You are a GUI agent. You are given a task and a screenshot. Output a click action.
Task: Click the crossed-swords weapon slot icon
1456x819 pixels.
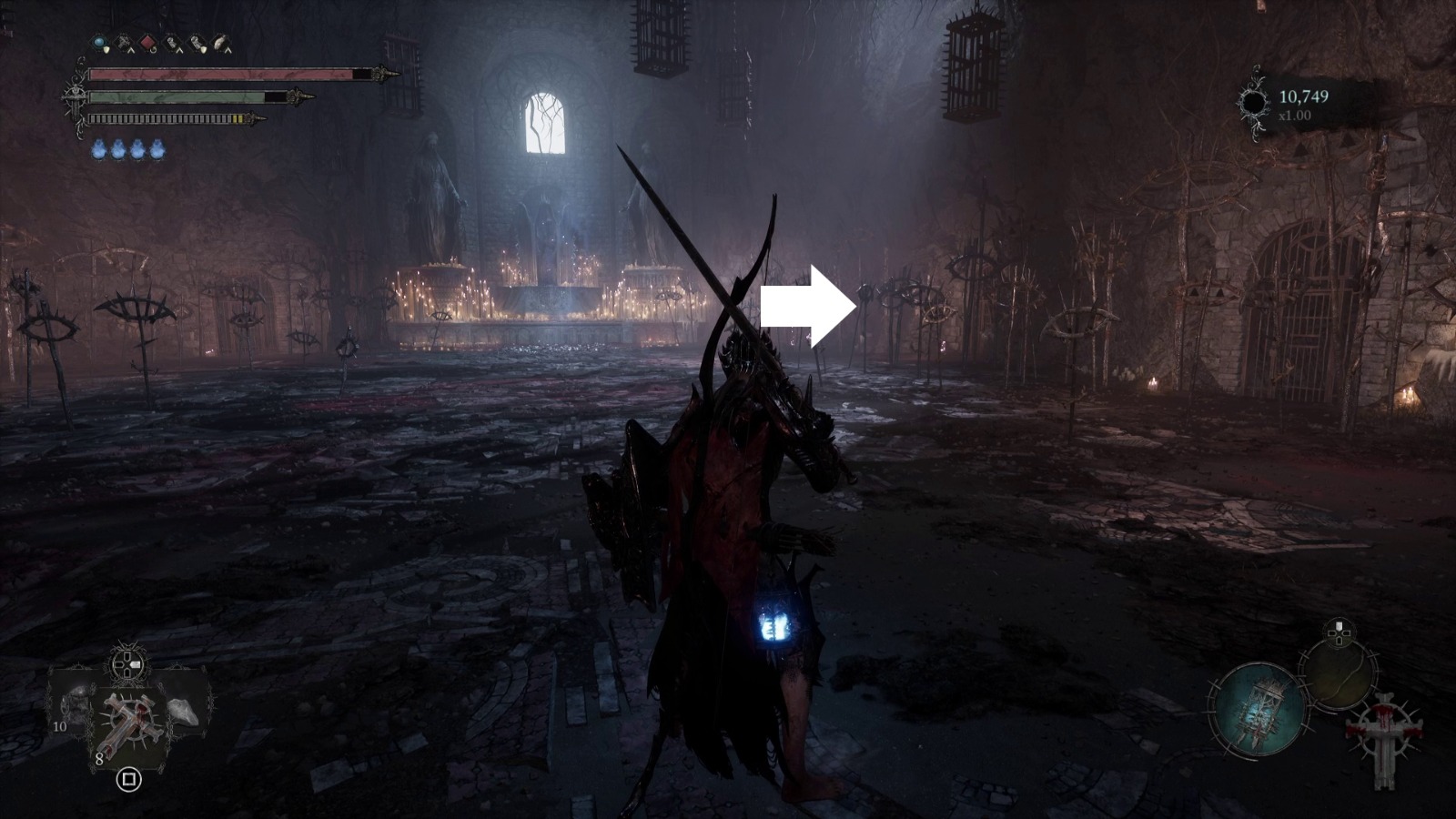pos(124,41)
